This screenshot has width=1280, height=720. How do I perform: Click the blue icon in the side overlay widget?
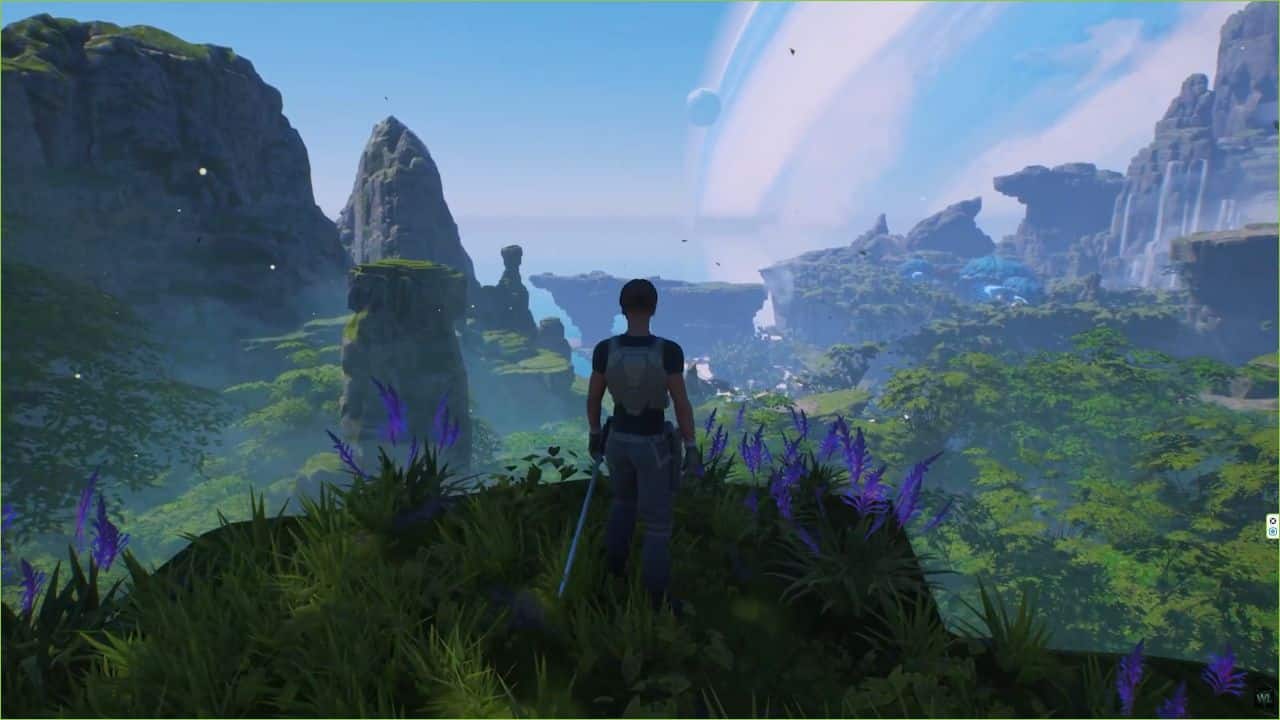coord(1273,531)
